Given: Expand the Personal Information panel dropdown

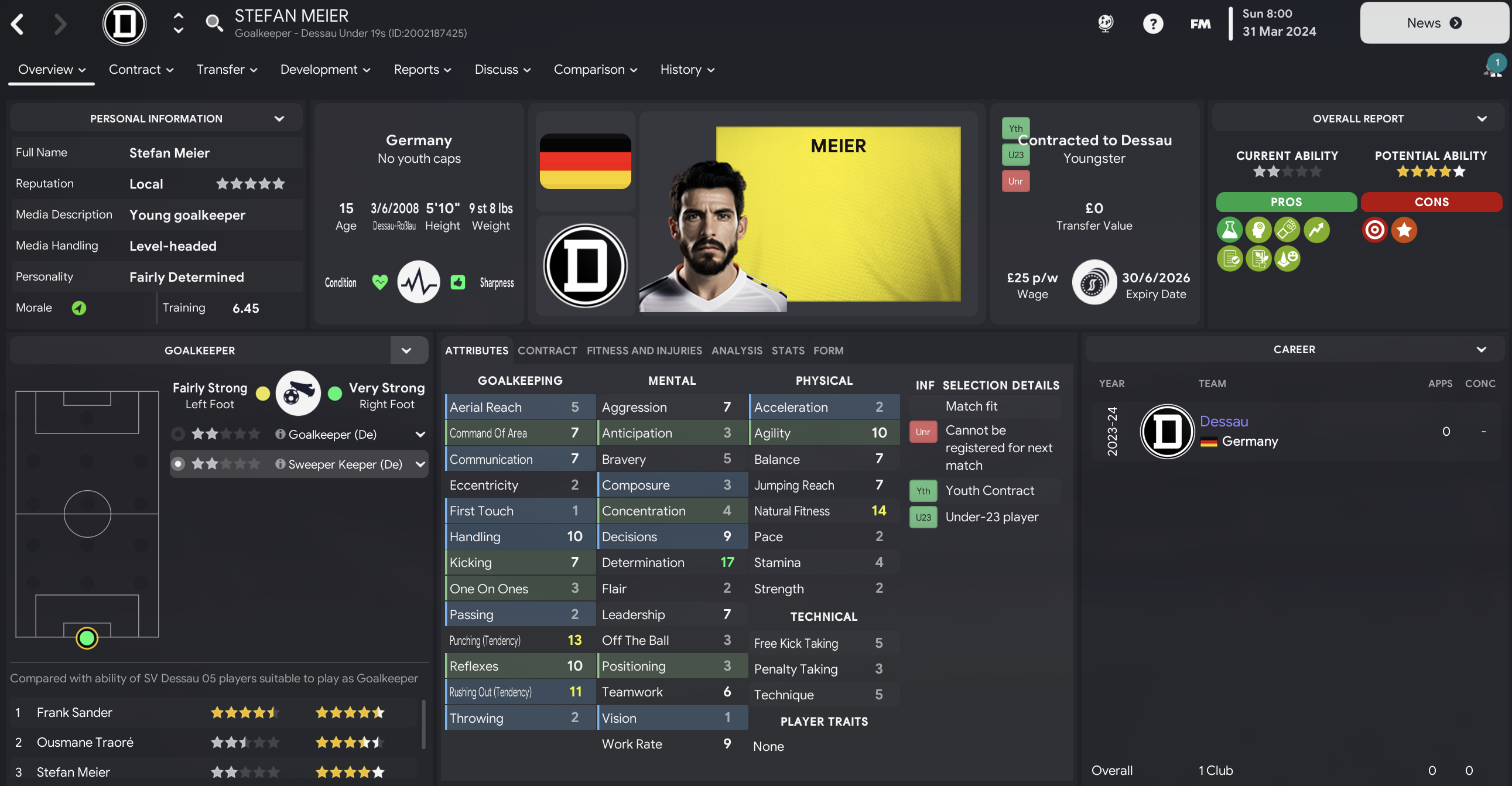Looking at the screenshot, I should pyautogui.click(x=279, y=118).
